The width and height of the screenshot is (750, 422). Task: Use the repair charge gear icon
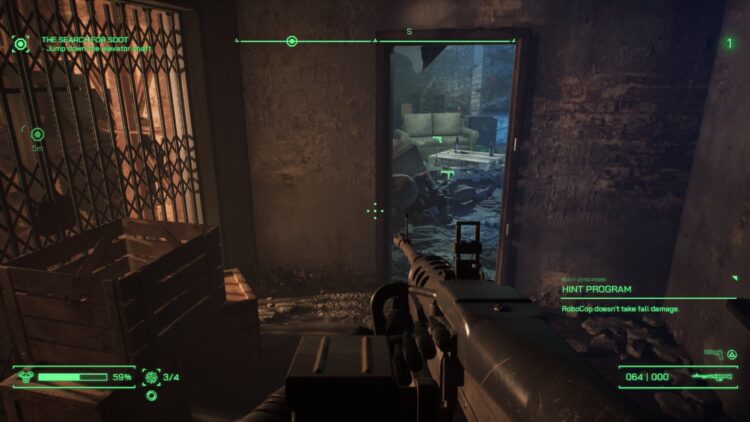coord(151,377)
